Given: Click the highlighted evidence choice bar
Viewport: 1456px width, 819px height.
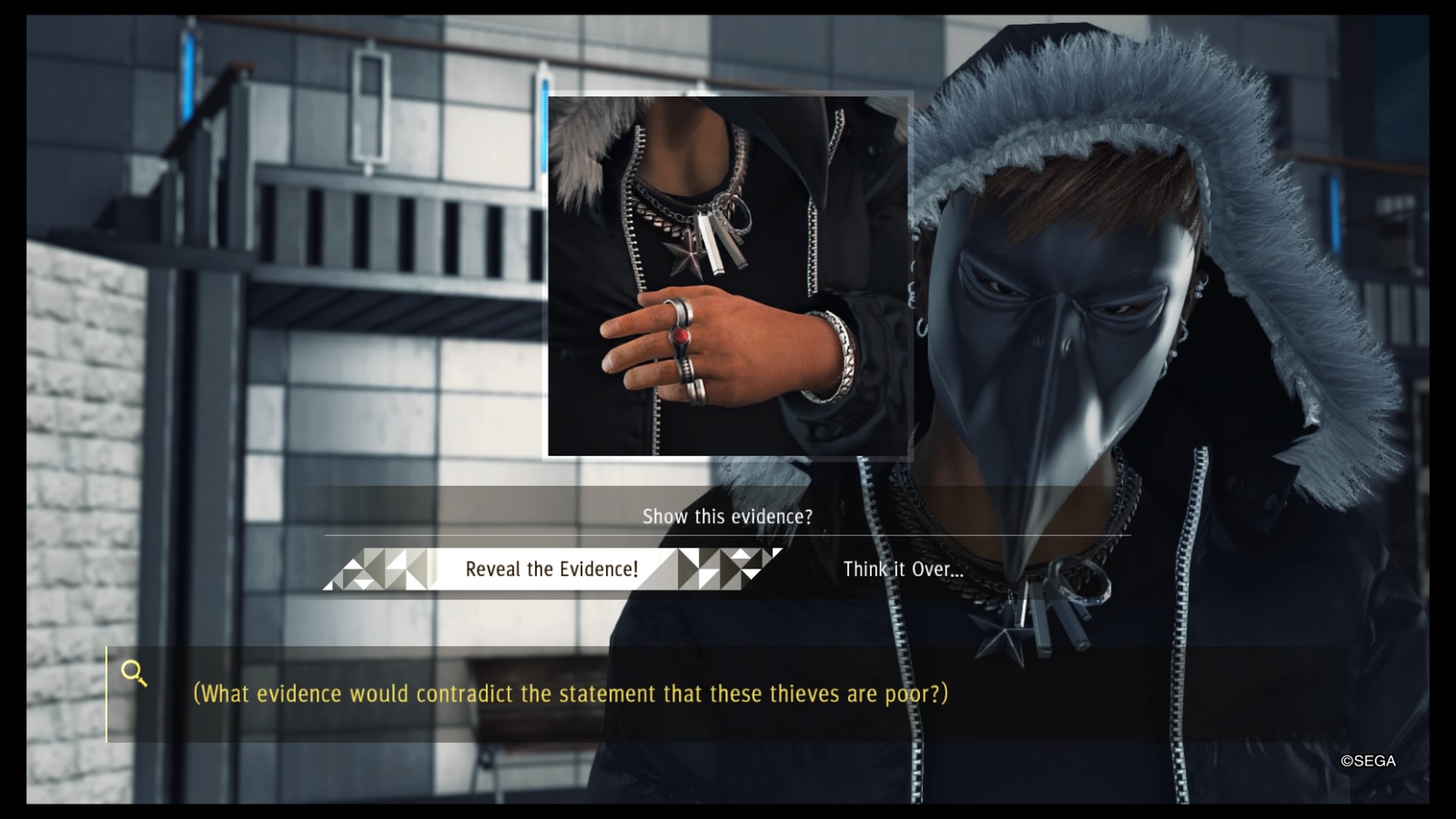Looking at the screenshot, I should 552,570.
